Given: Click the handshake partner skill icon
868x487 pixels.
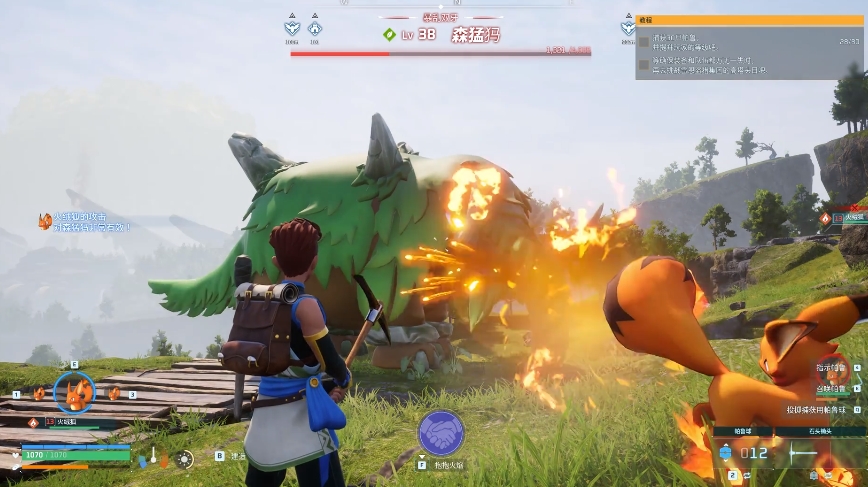Looking at the screenshot, I should [441, 433].
